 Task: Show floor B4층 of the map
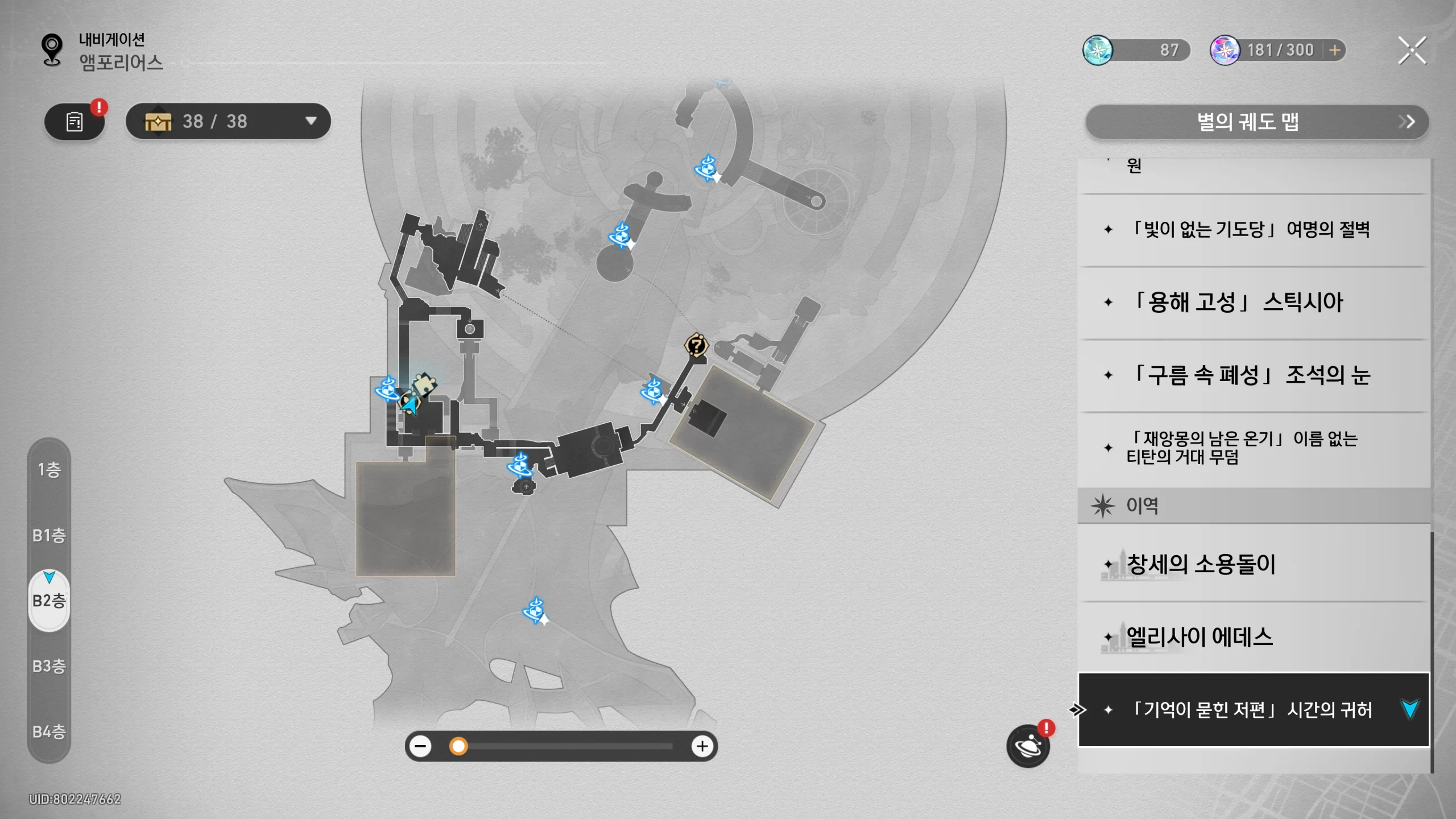click(x=49, y=731)
